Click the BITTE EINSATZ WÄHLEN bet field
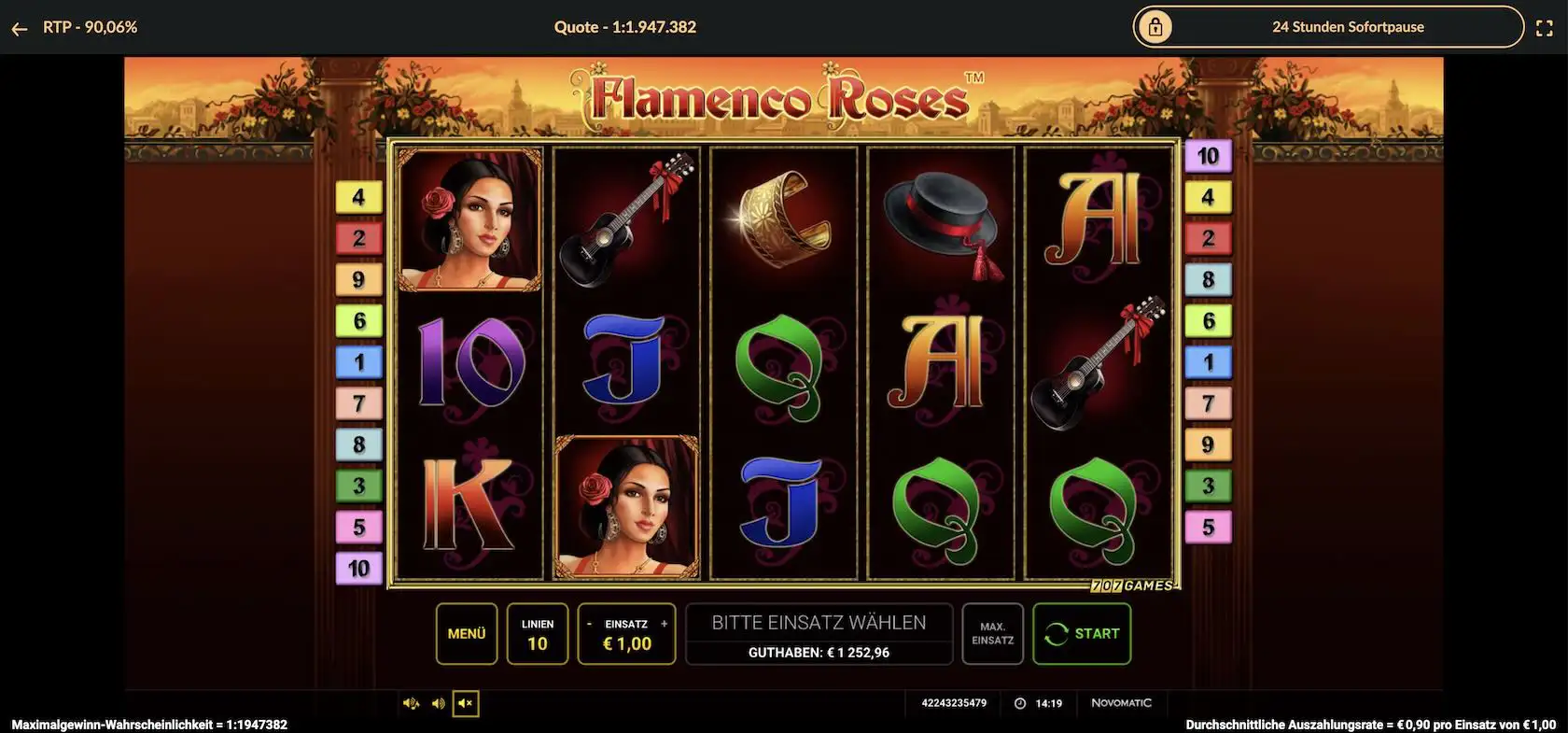 tap(819, 622)
